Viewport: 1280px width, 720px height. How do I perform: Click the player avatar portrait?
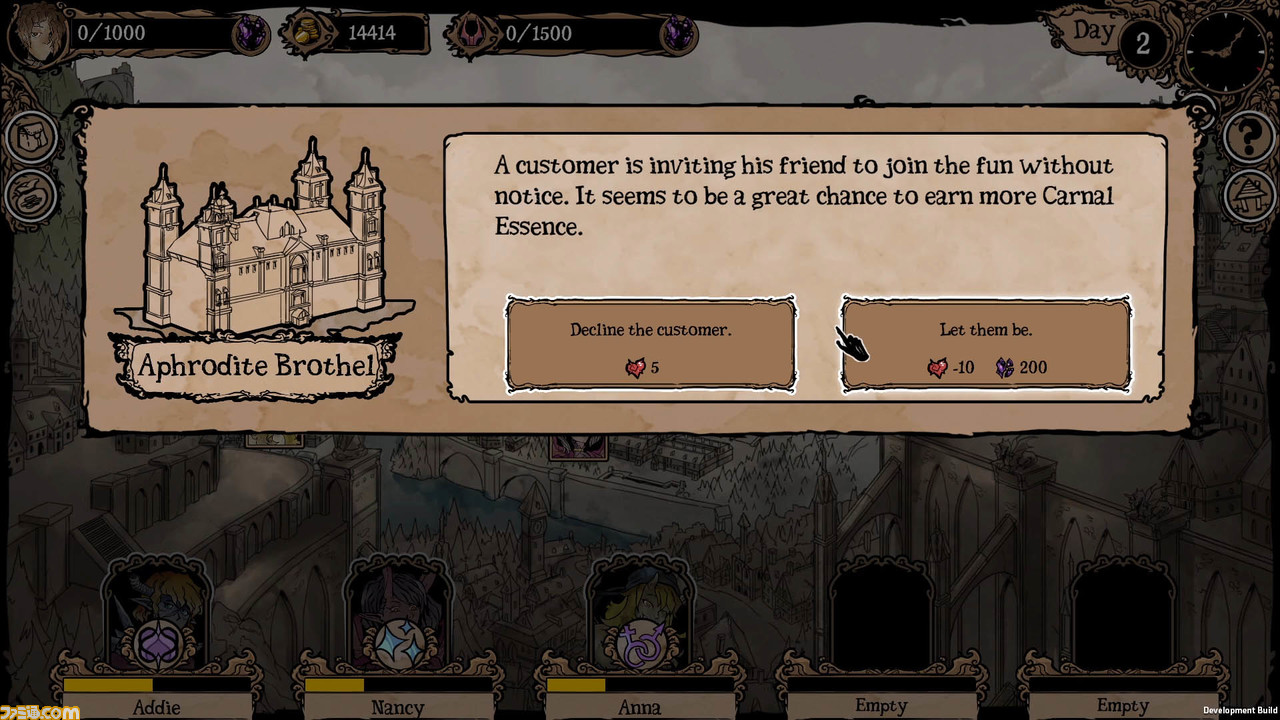[x=36, y=35]
